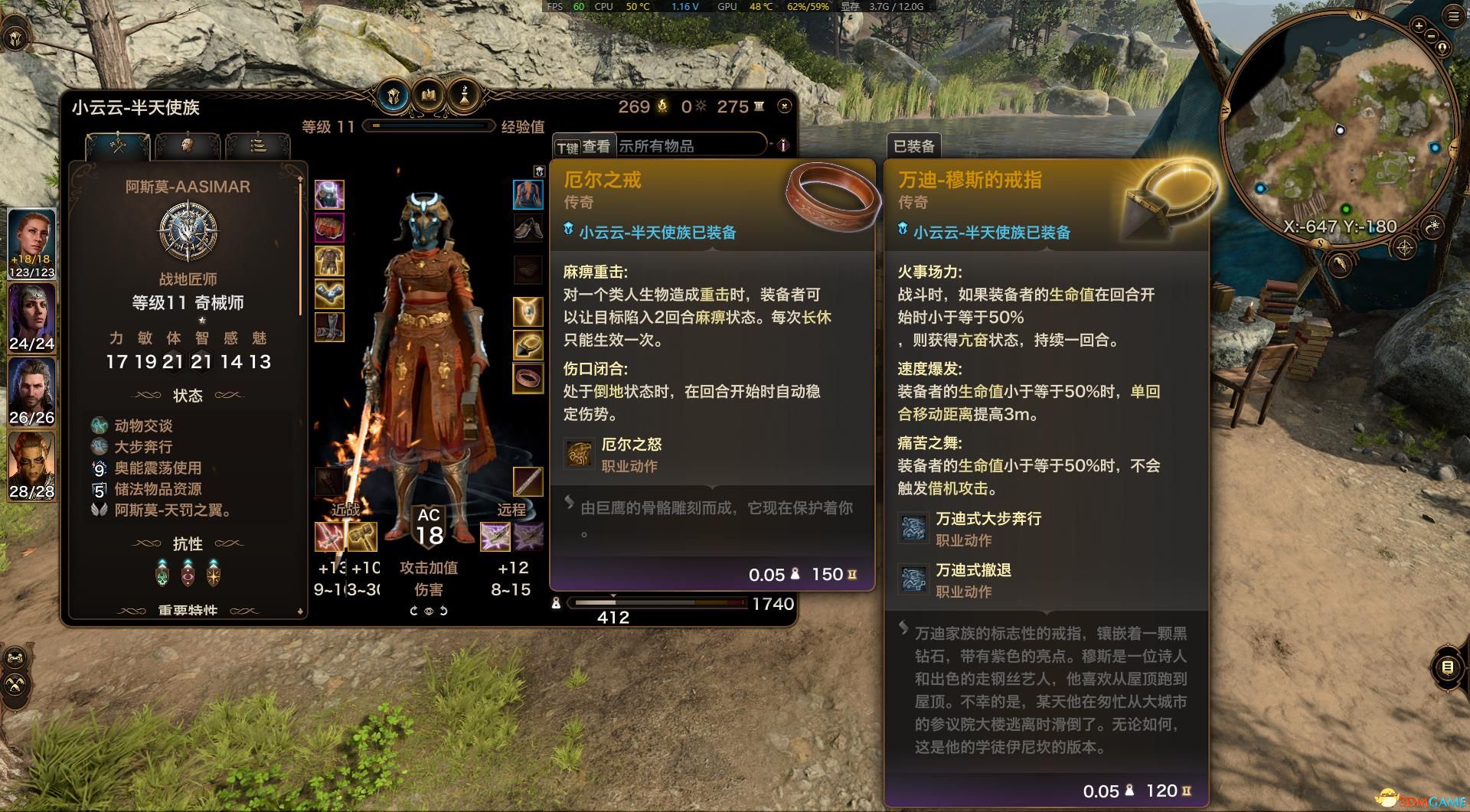Select the first ranged crossbow slot
This screenshot has height=812, width=1470.
pyautogui.click(x=495, y=536)
